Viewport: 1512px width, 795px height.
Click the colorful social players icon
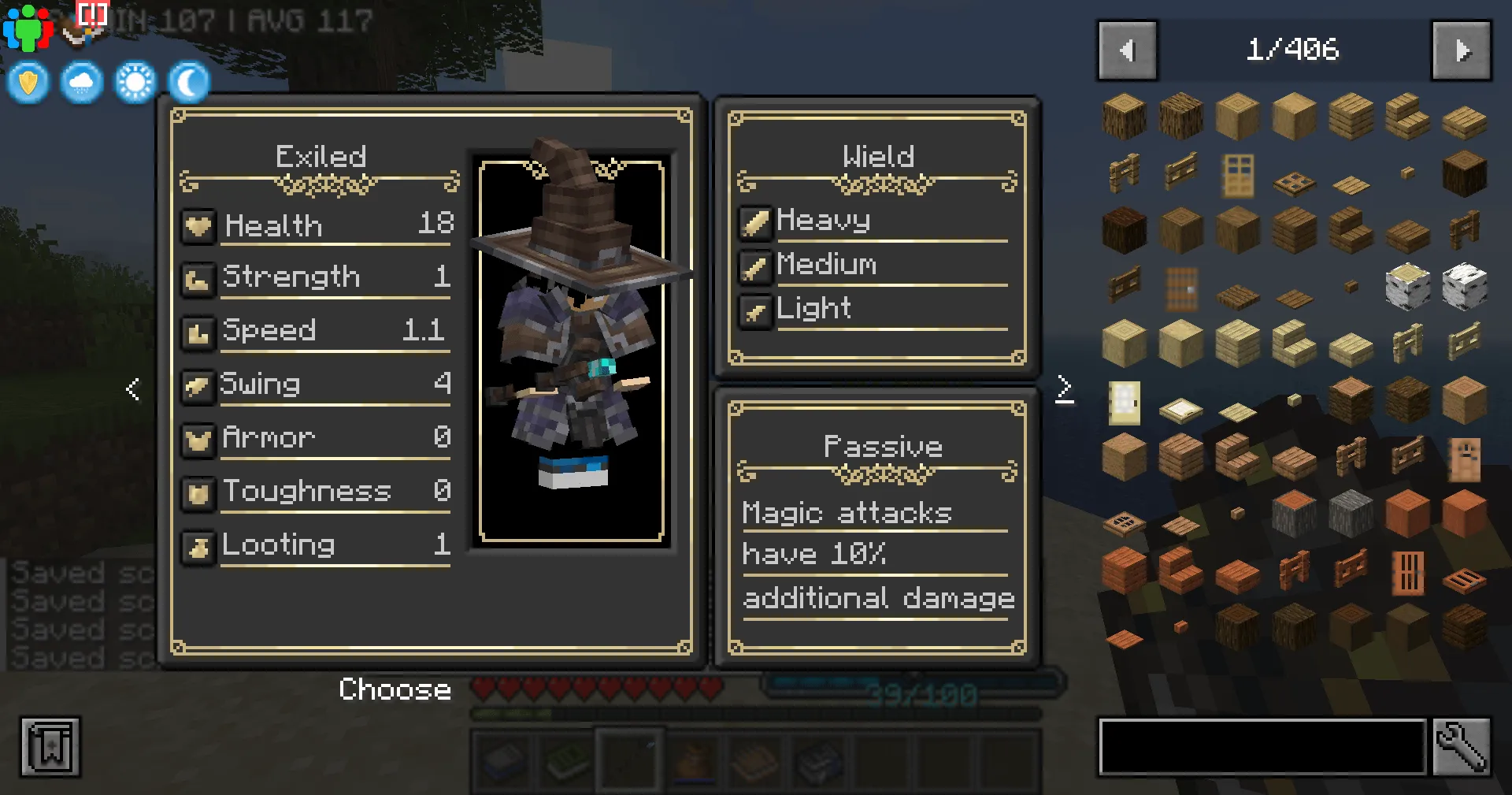tap(26, 26)
